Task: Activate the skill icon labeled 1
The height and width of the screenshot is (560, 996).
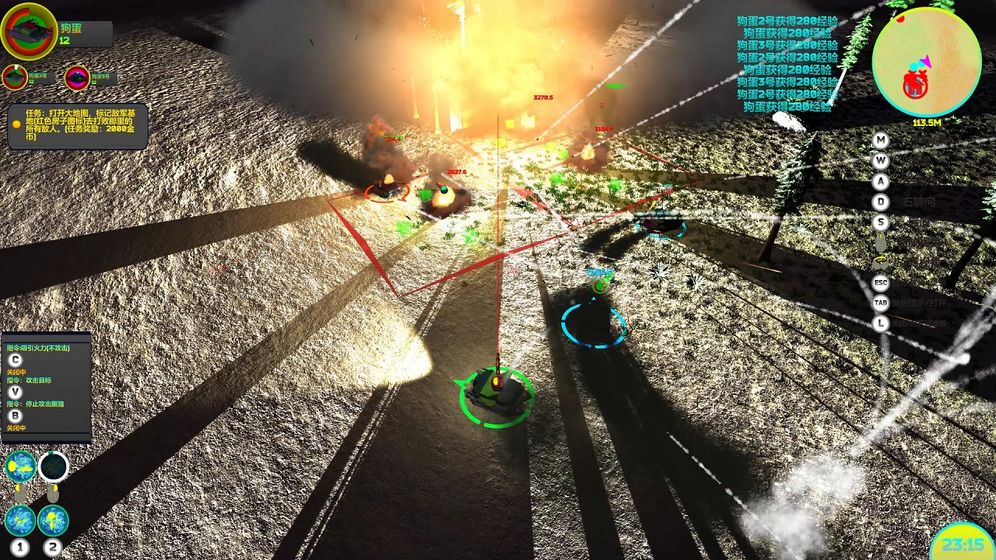Action: pyautogui.click(x=20, y=519)
